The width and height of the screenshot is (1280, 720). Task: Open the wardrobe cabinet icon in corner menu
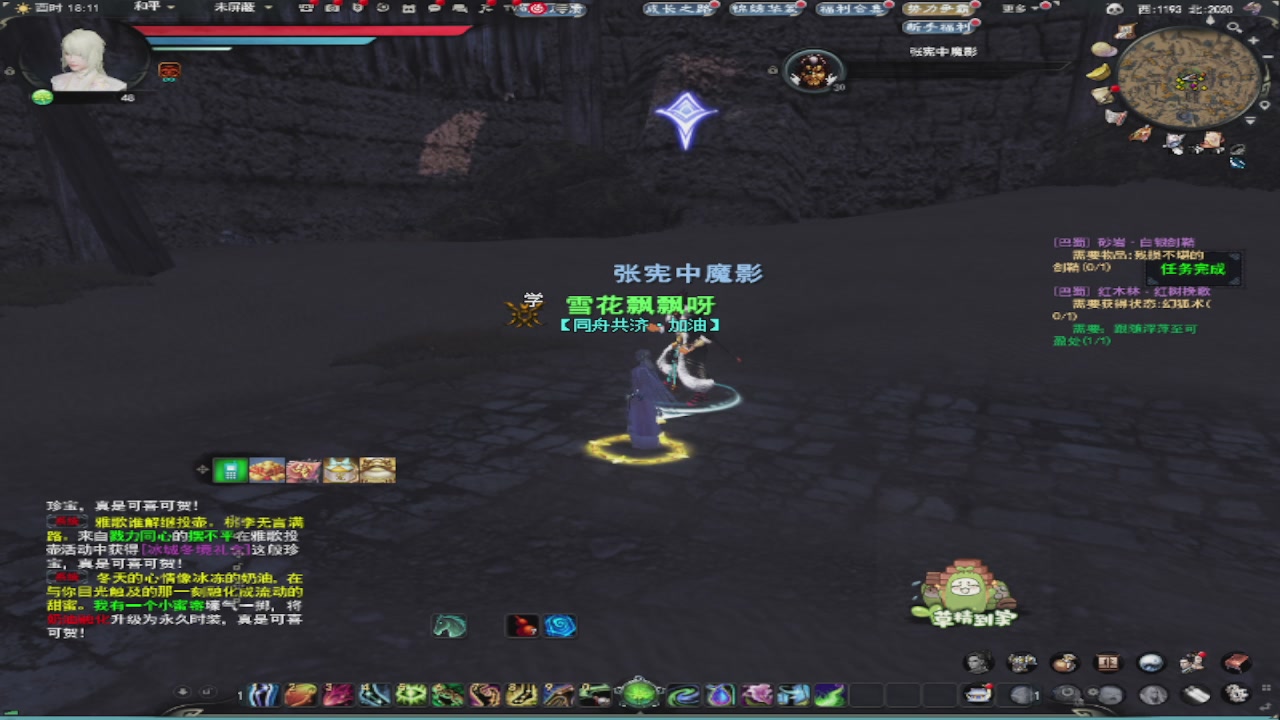point(1107,662)
